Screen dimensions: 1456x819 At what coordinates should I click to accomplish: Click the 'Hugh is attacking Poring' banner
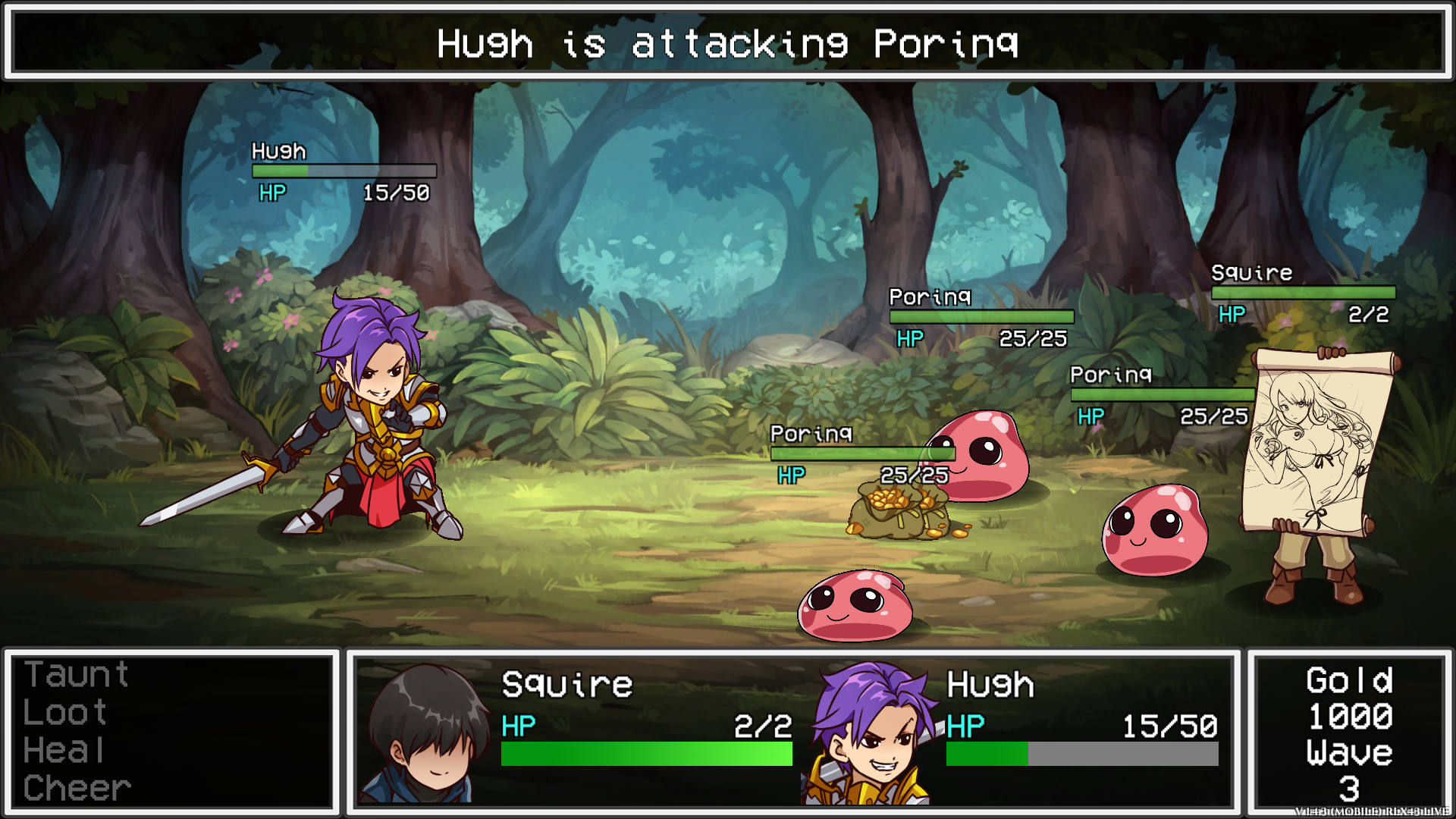[728, 44]
